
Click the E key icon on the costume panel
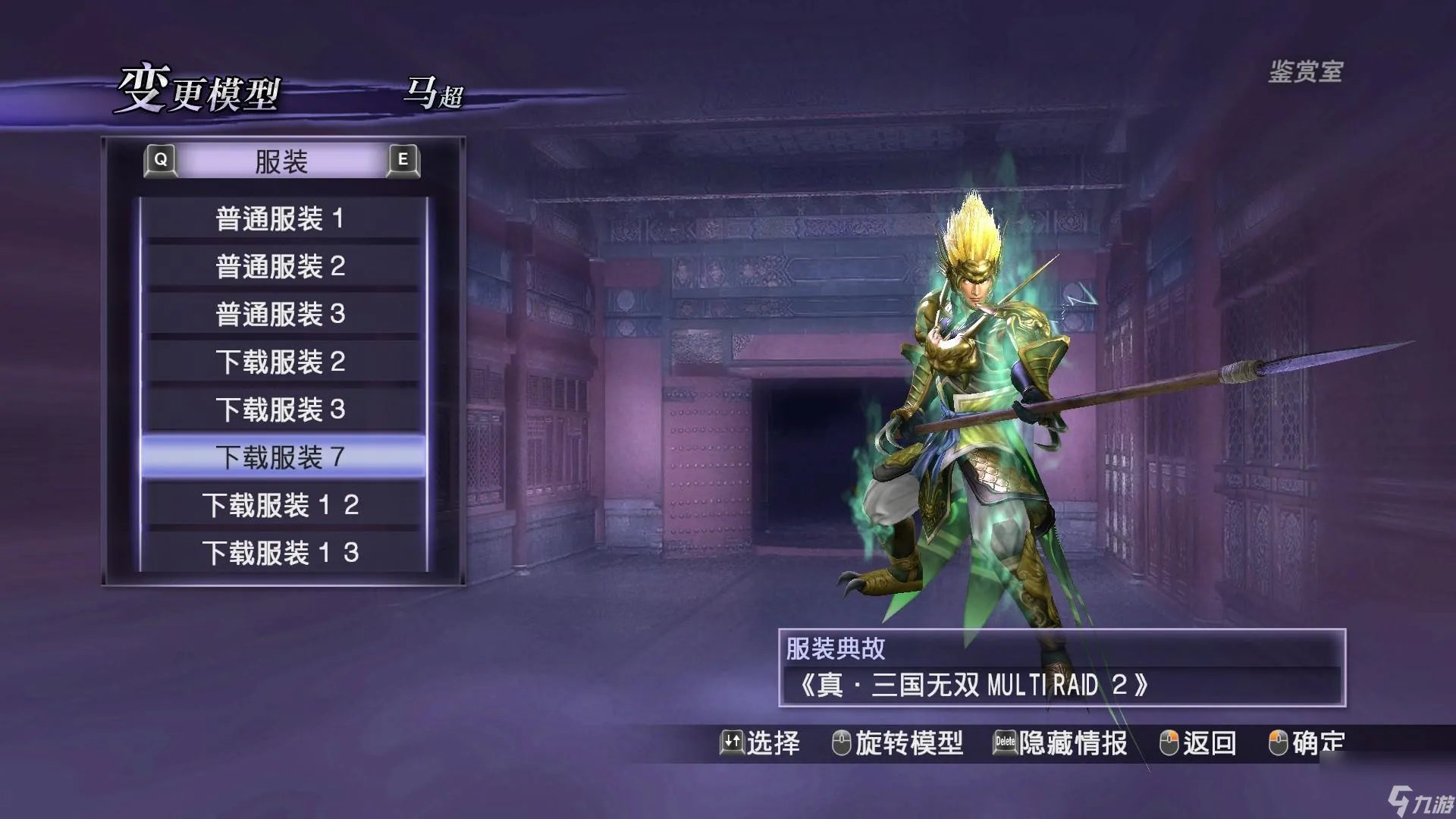point(404,160)
